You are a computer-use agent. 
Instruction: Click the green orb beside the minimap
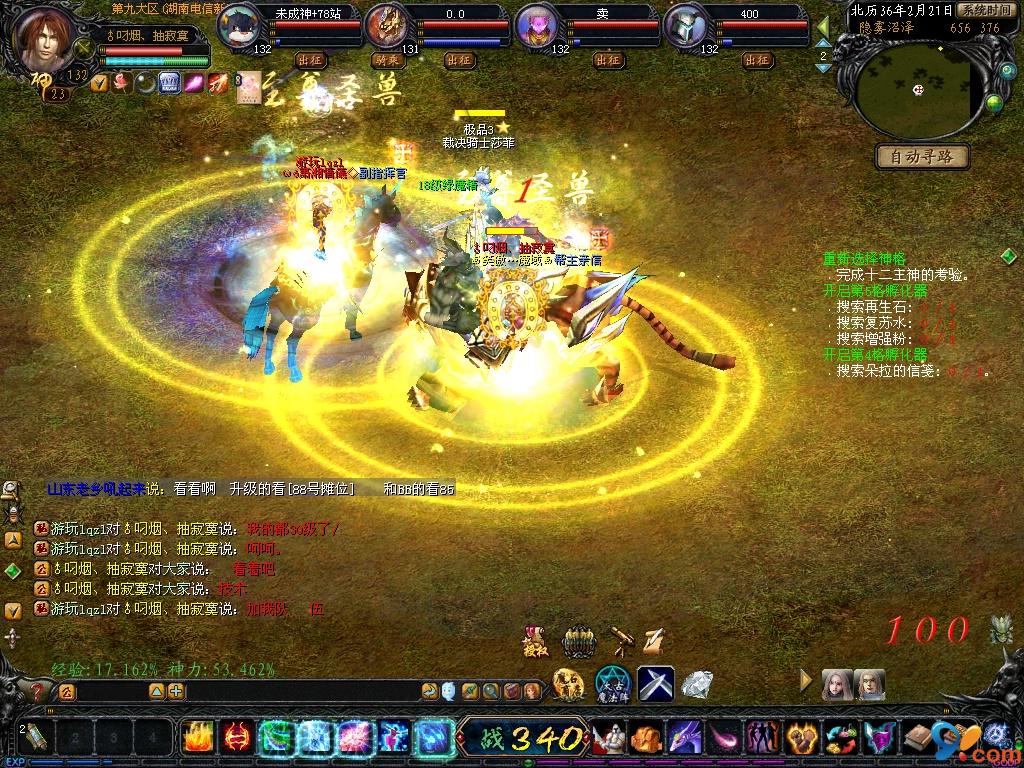coord(993,102)
